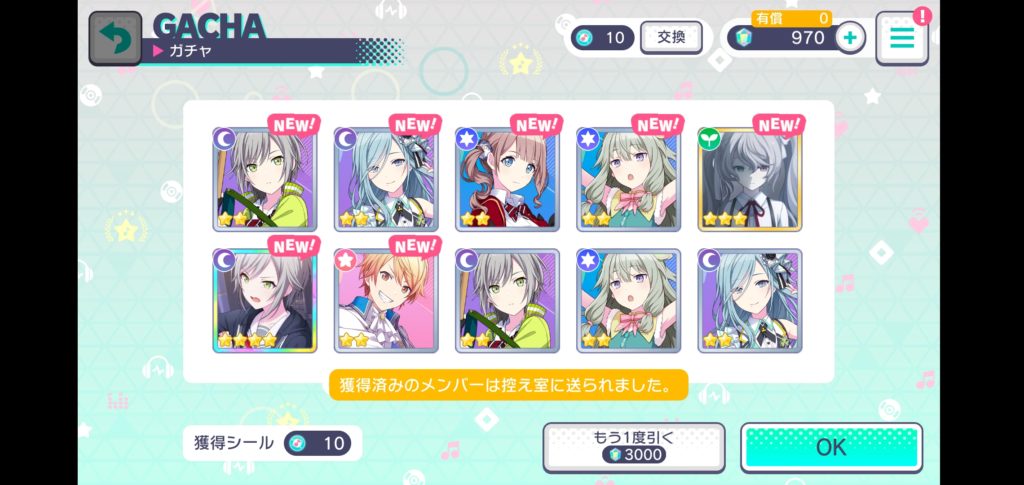1024x485 pixels.
Task: Tap the two-star gray-haired card without NEW badge
Action: pyautogui.click(x=507, y=300)
